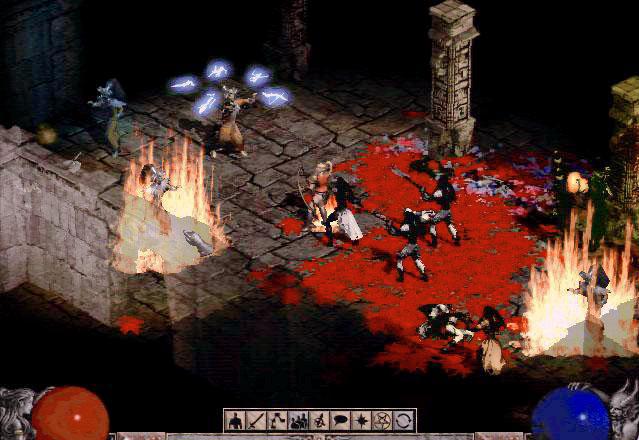
Task: Open the character sheet figure icon
Action: pyautogui.click(x=236, y=420)
